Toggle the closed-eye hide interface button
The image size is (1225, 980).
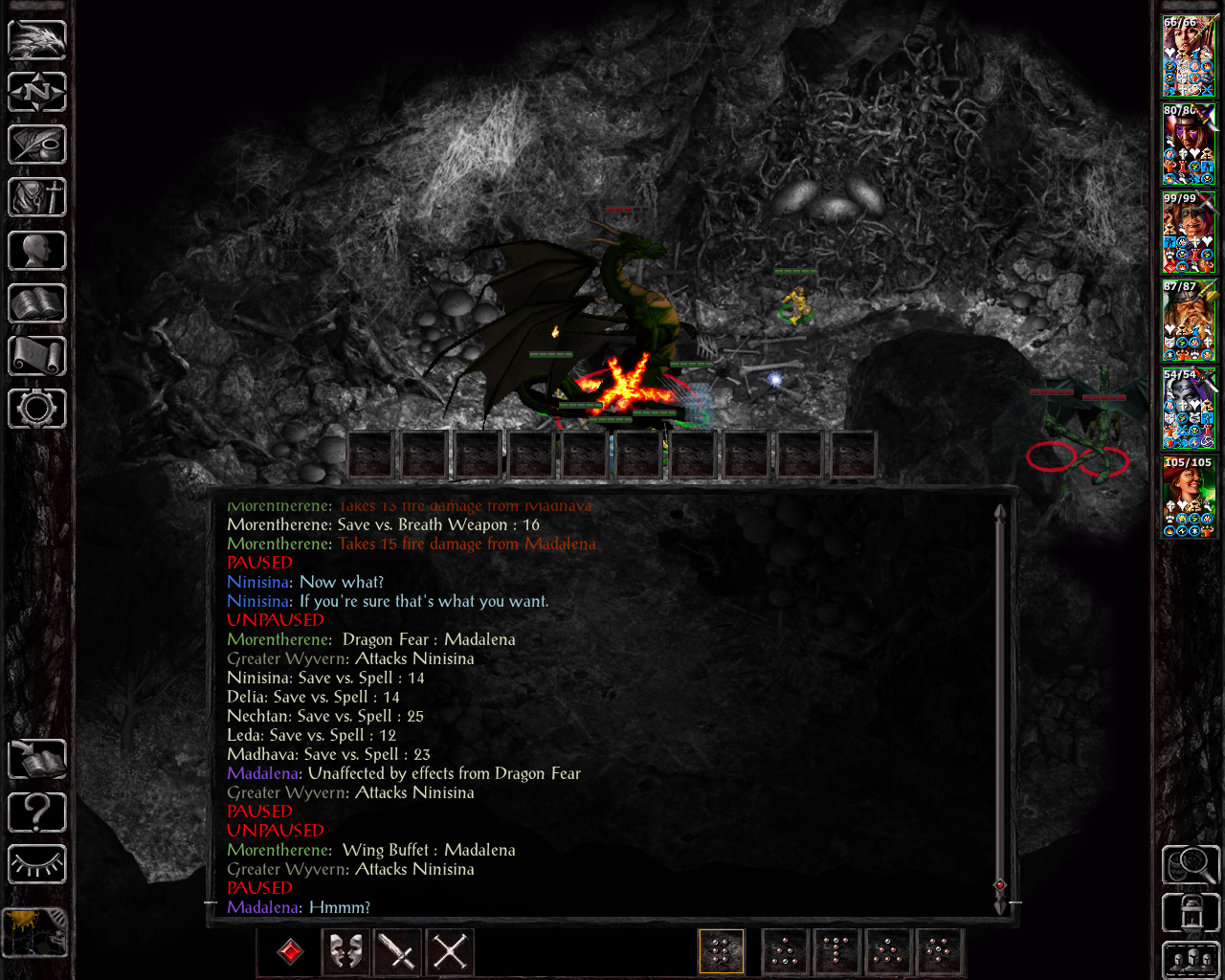click(37, 865)
